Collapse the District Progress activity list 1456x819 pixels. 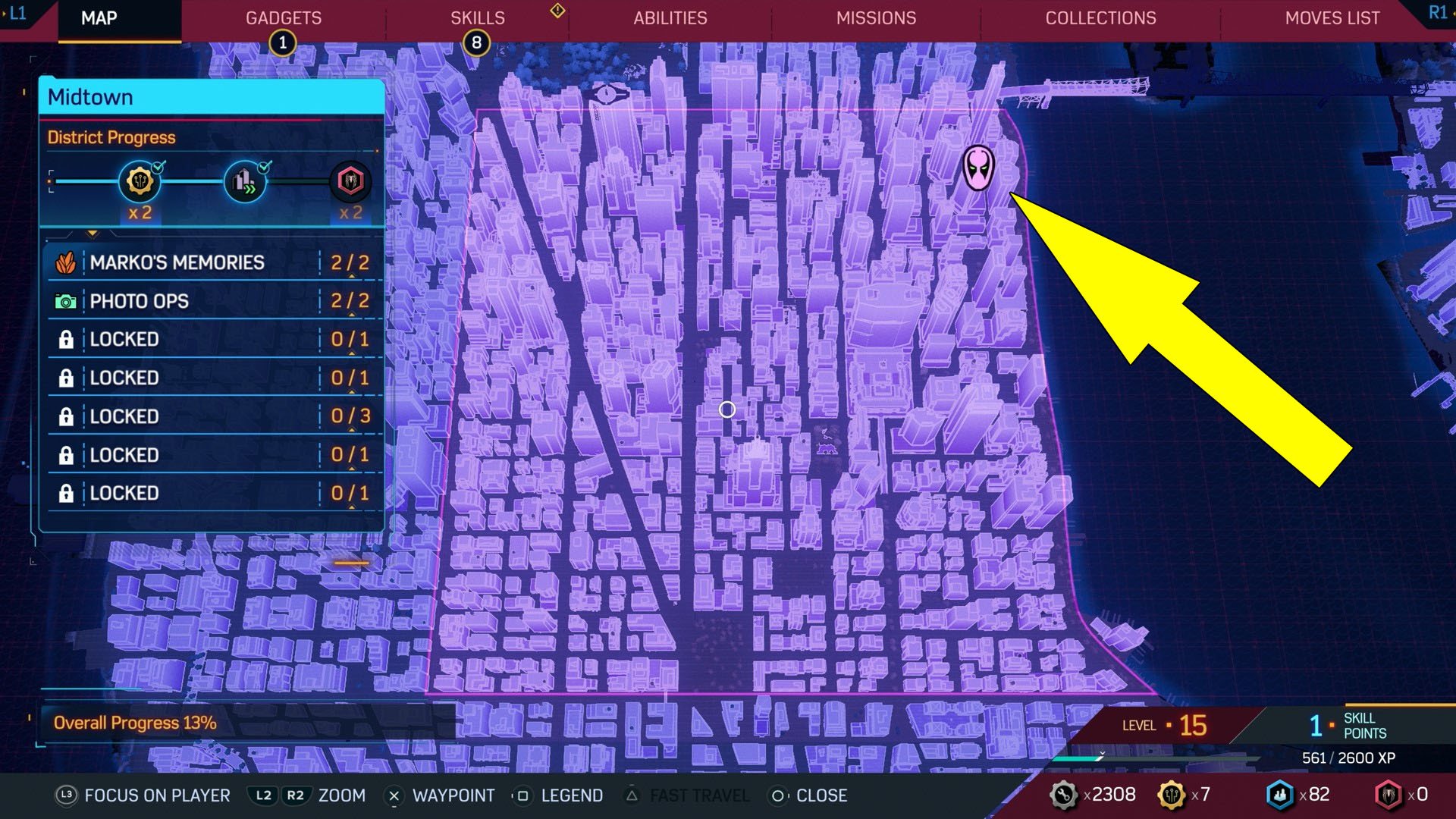pyautogui.click(x=93, y=234)
